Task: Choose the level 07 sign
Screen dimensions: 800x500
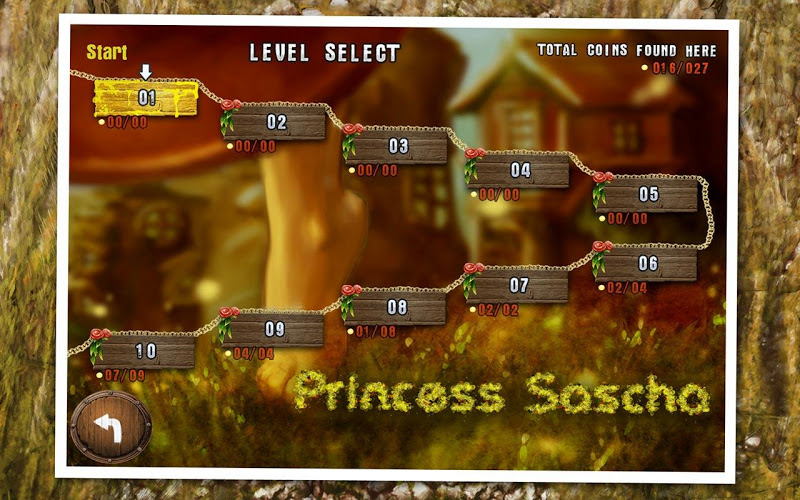Action: pyautogui.click(x=519, y=285)
